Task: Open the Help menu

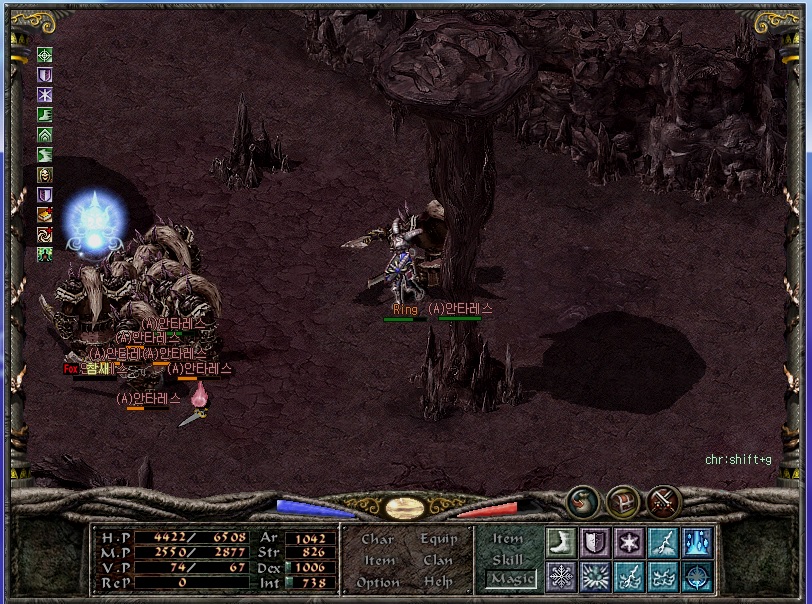Action: coord(438,582)
